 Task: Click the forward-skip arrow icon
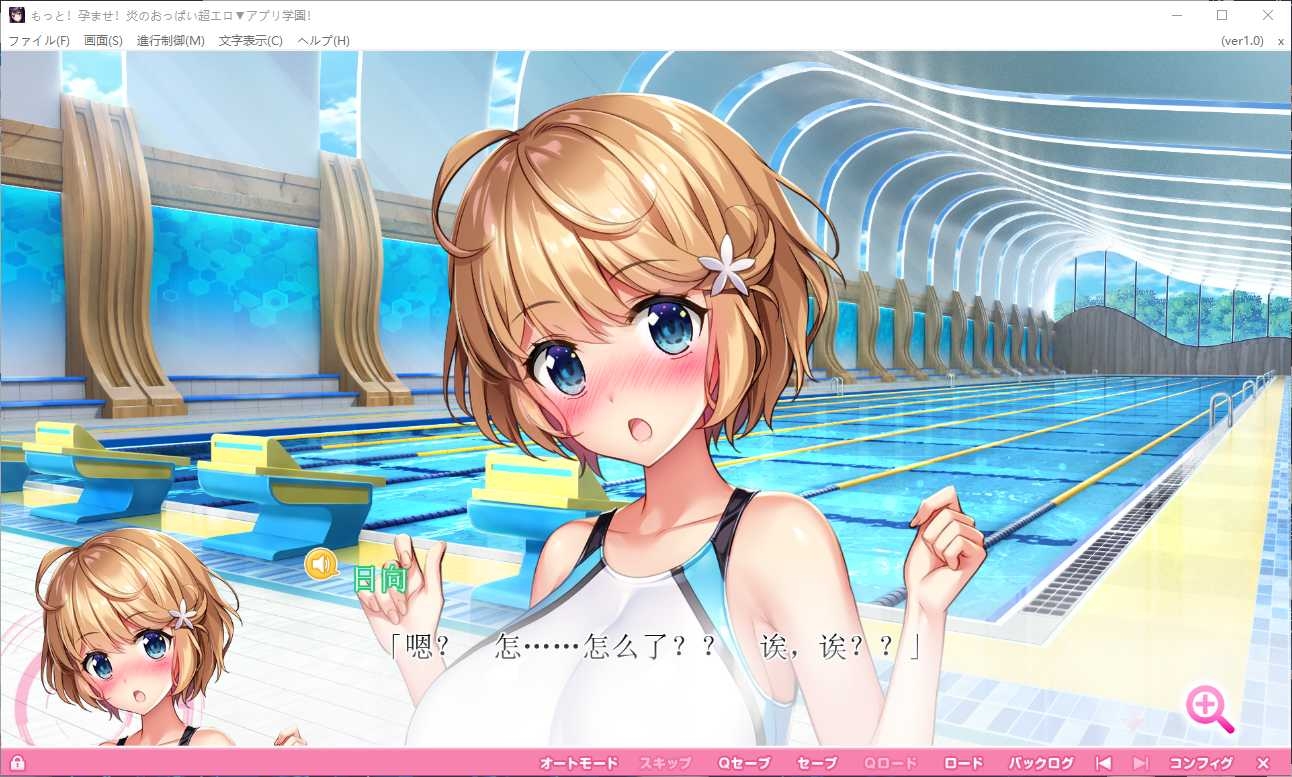(1140, 762)
